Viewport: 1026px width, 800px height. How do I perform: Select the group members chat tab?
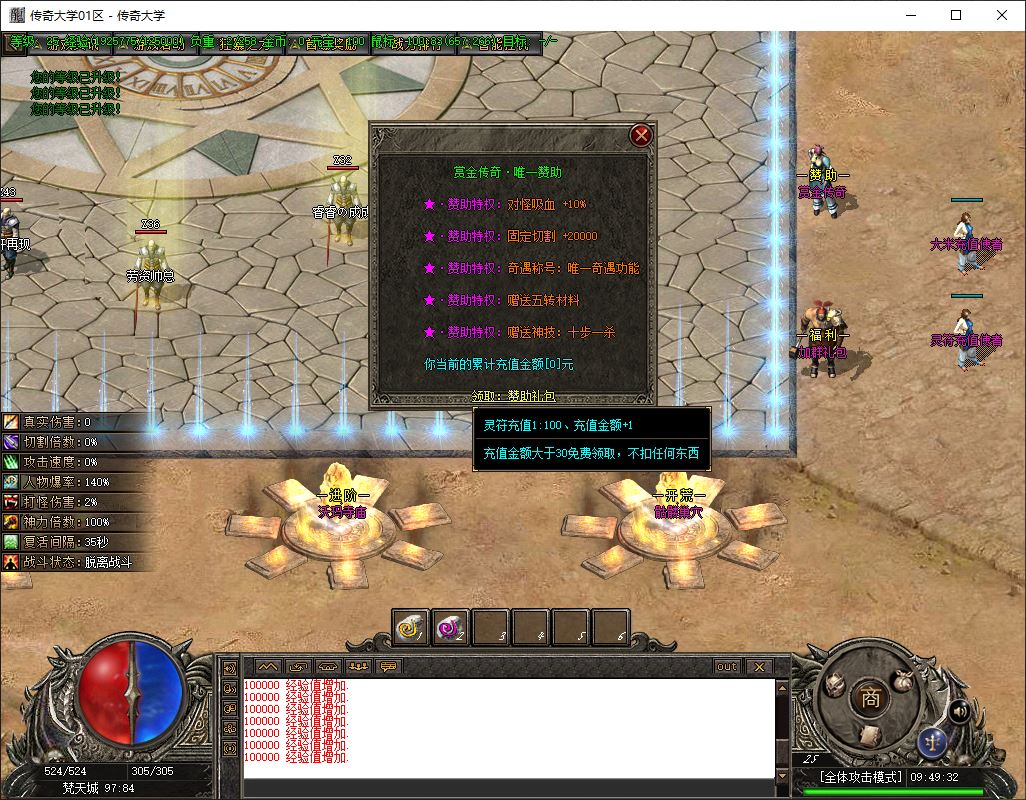point(358,666)
